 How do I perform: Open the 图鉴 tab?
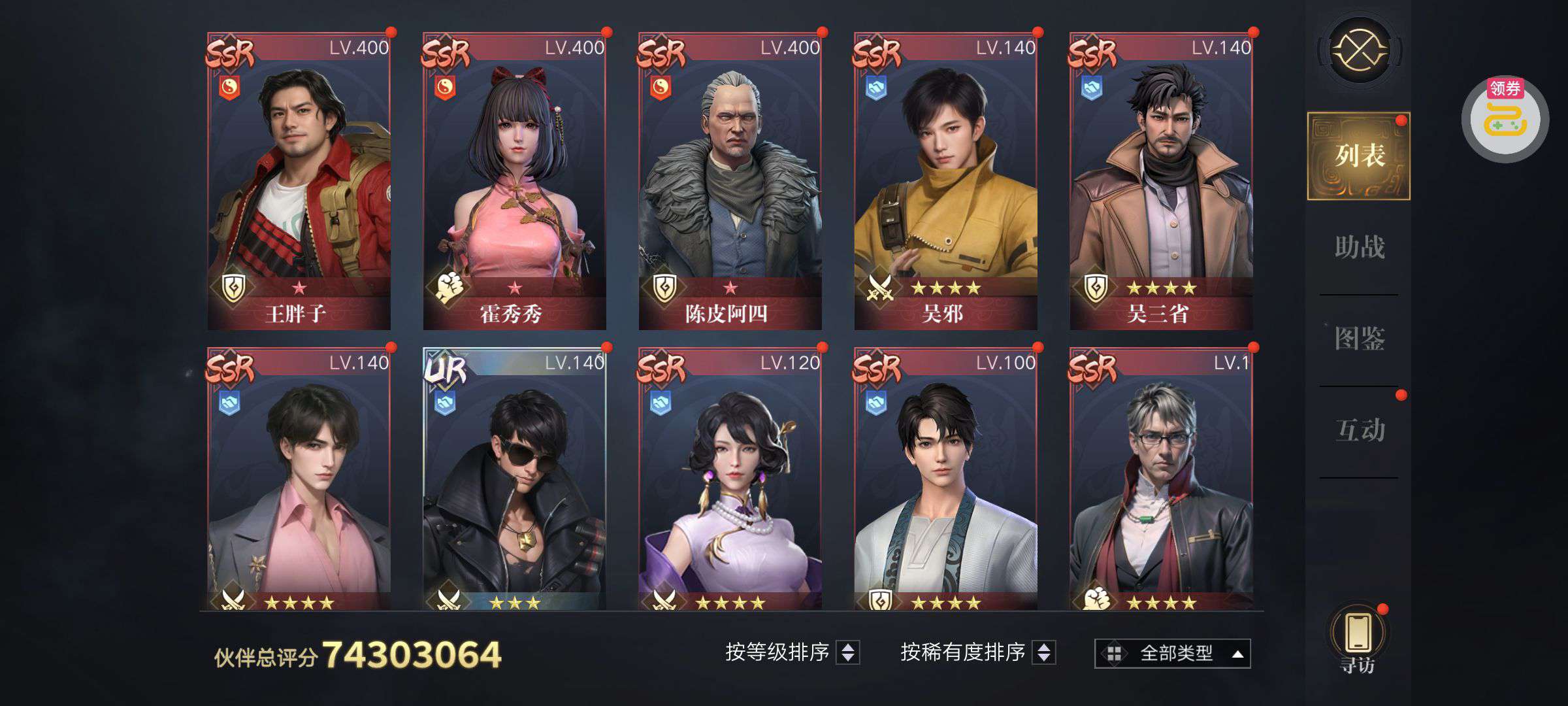tap(1359, 339)
